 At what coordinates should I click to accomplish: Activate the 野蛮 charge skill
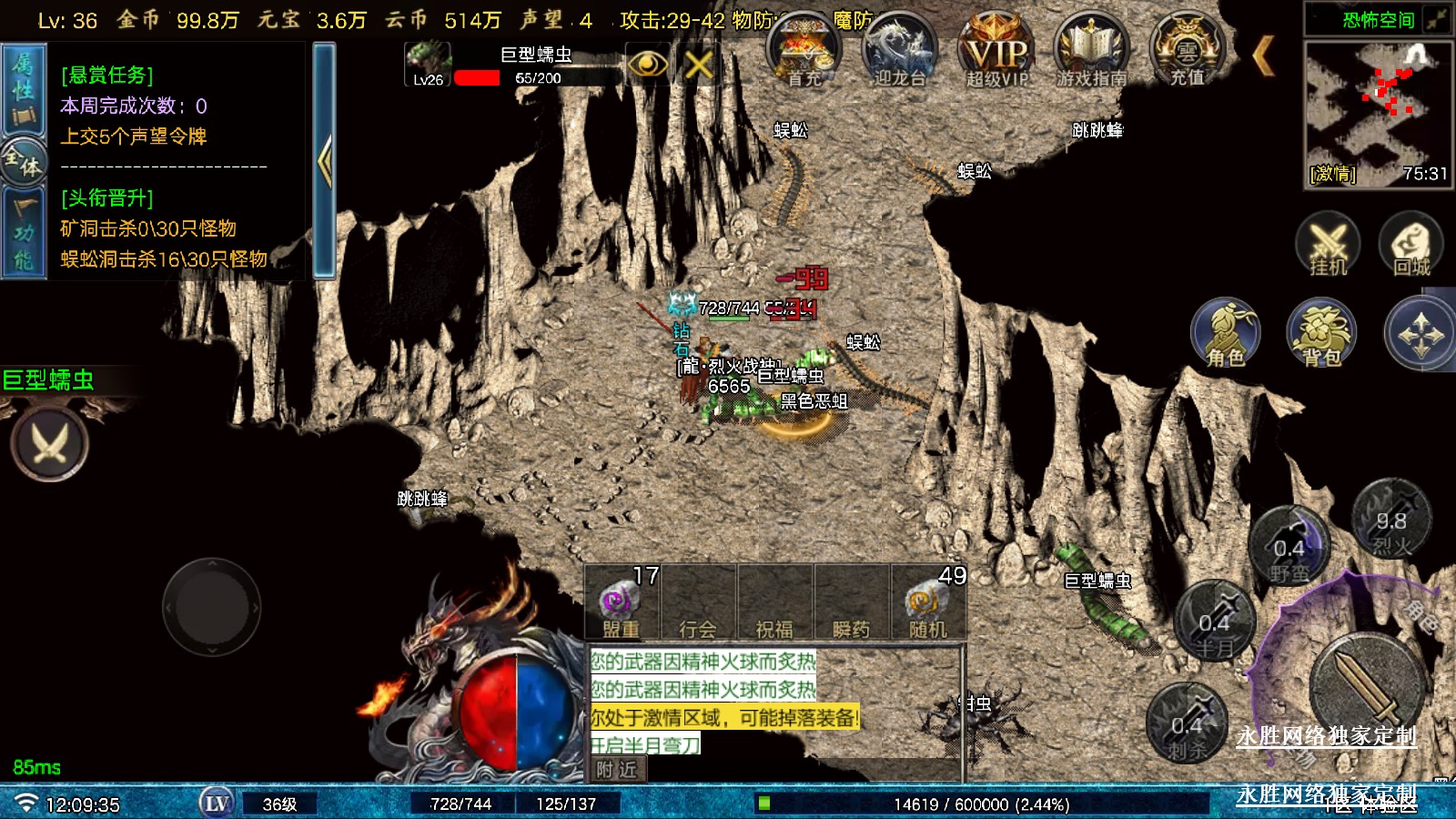[1289, 549]
